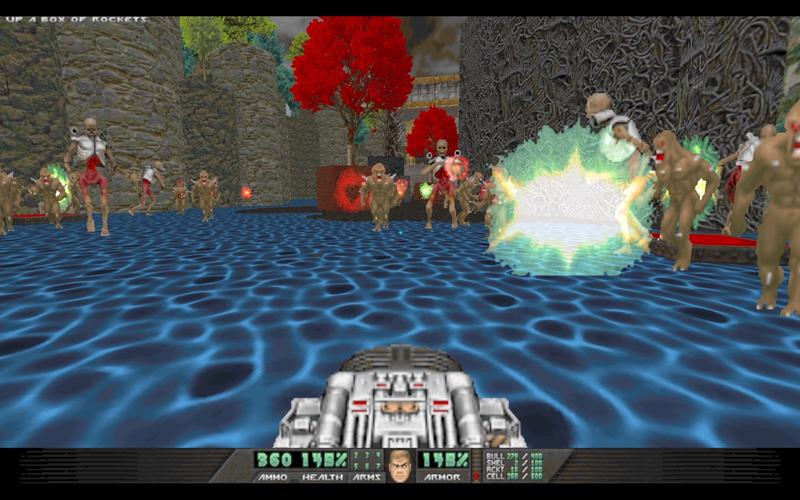Image resolution: width=800 pixels, height=500 pixels.
Task: Click the red skull key indicator
Action: (476, 476)
